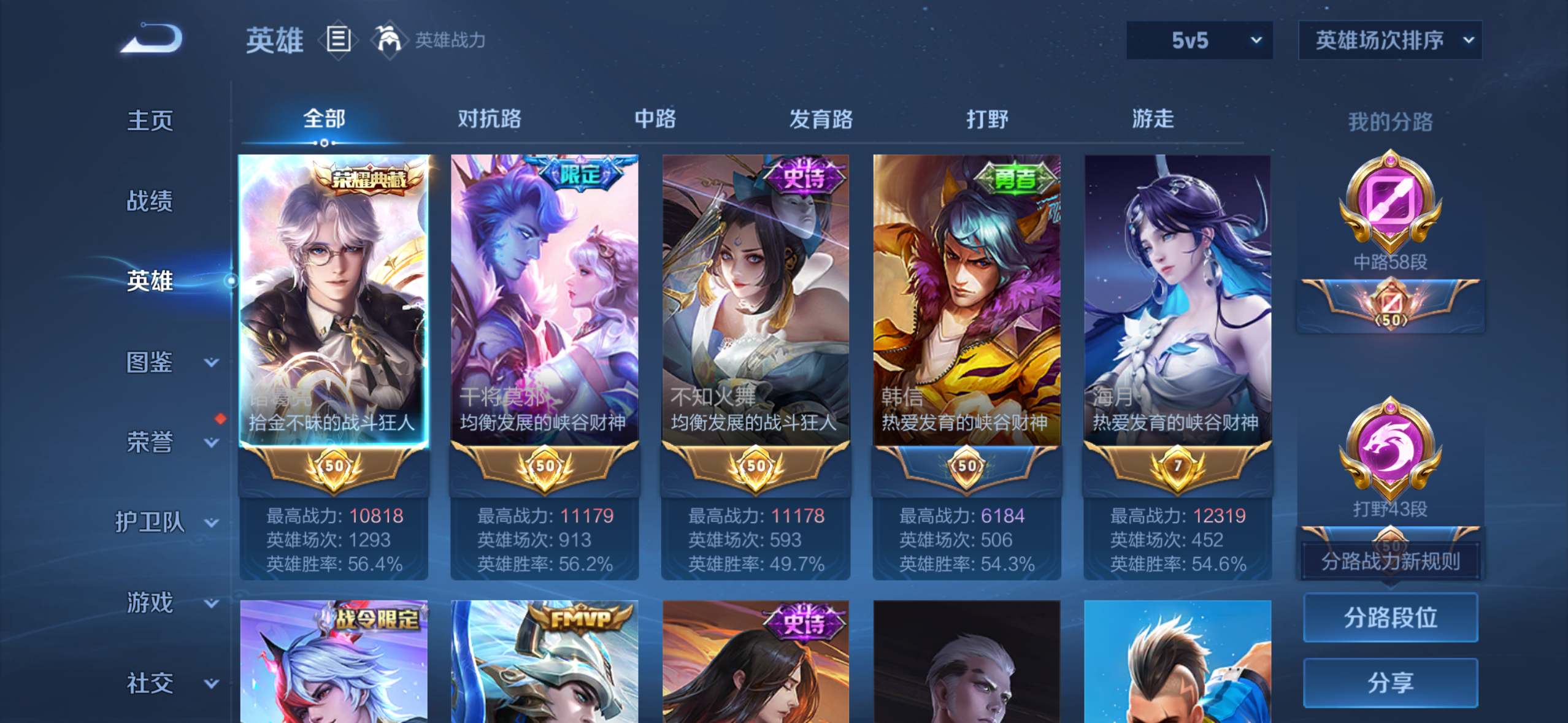1568x723 pixels.
Task: Open the 主页 sidebar menu item
Action: tap(150, 120)
